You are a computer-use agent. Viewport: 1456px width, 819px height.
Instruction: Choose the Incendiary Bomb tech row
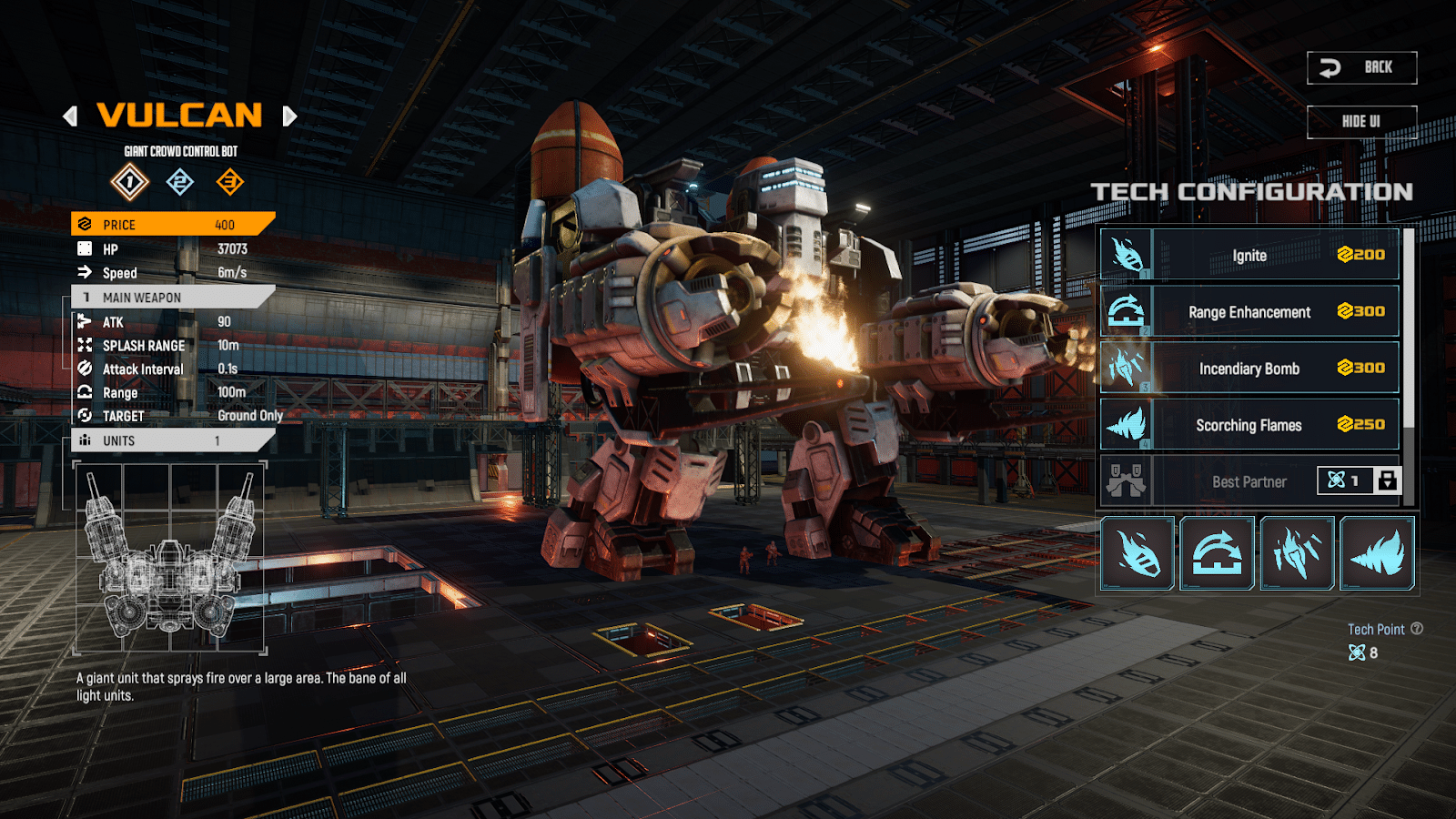(1249, 369)
